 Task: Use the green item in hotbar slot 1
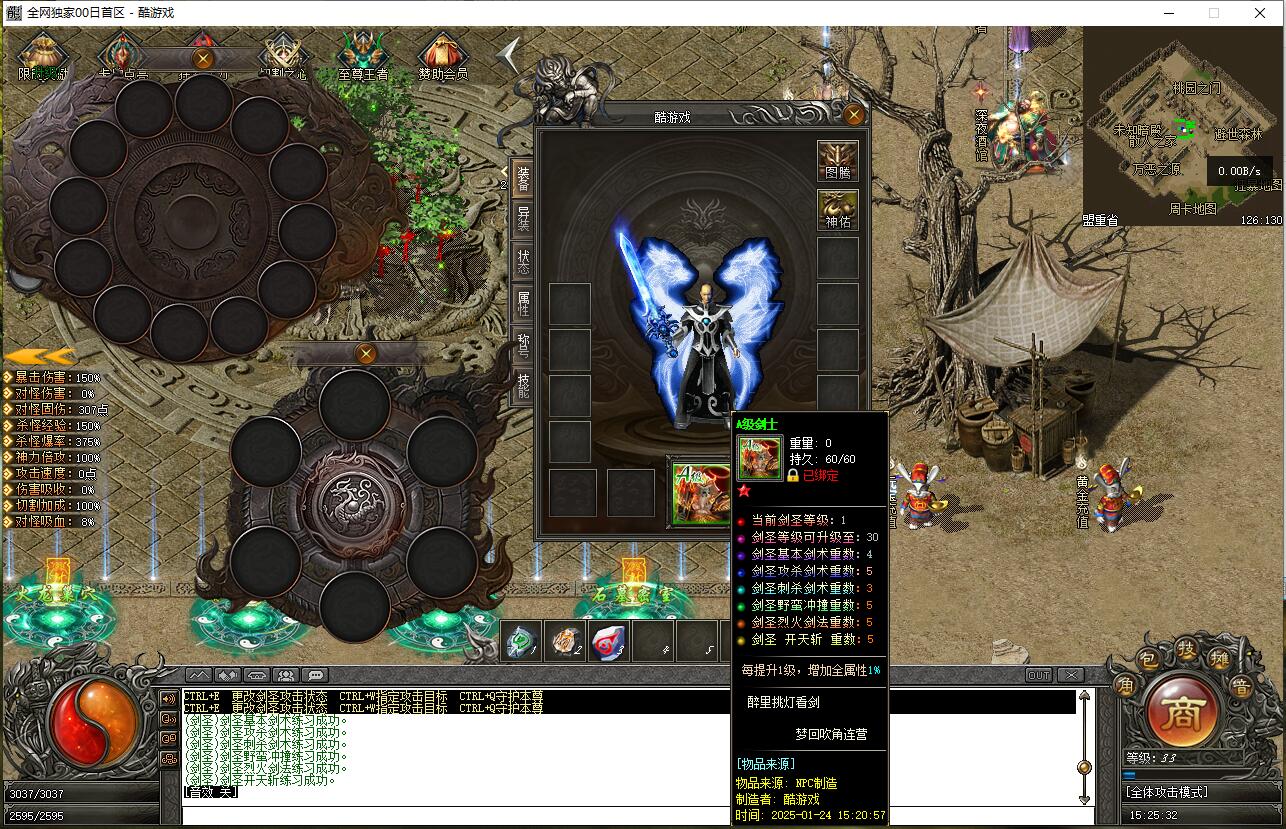tap(521, 641)
